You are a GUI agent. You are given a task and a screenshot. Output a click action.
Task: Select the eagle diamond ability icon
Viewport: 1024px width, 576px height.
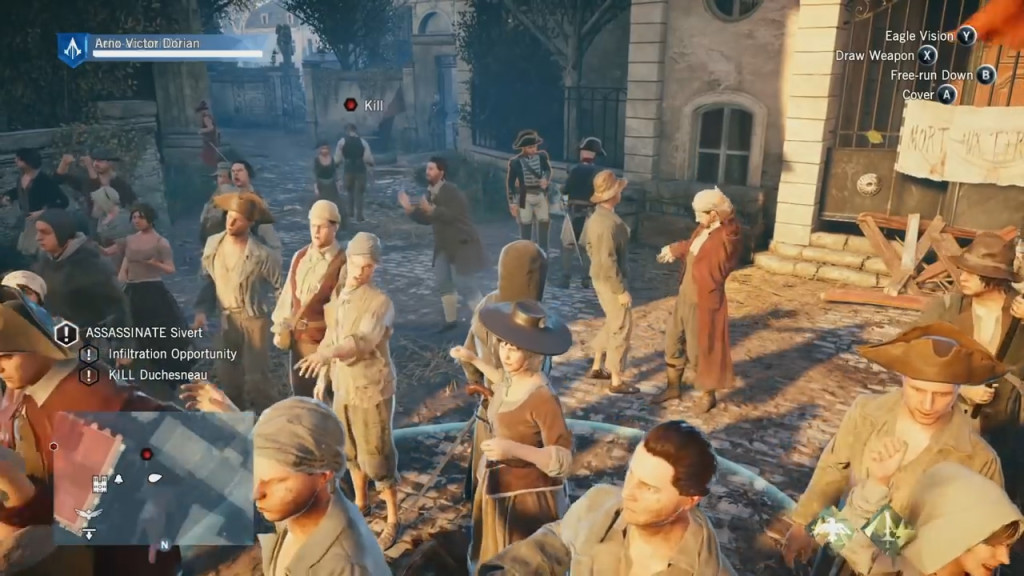click(x=830, y=528)
